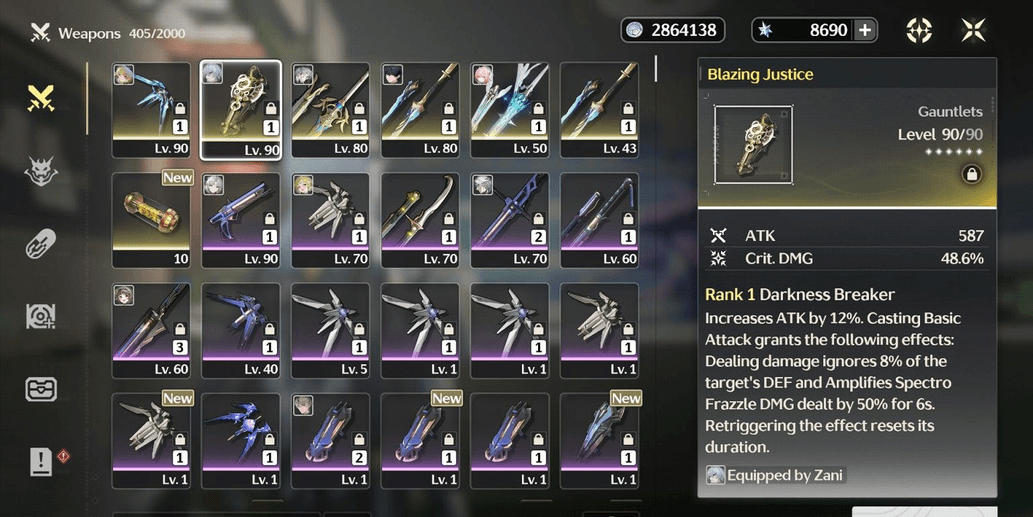
Task: Switch to the pill-shaped consumables tab
Action: pyautogui.click(x=40, y=243)
